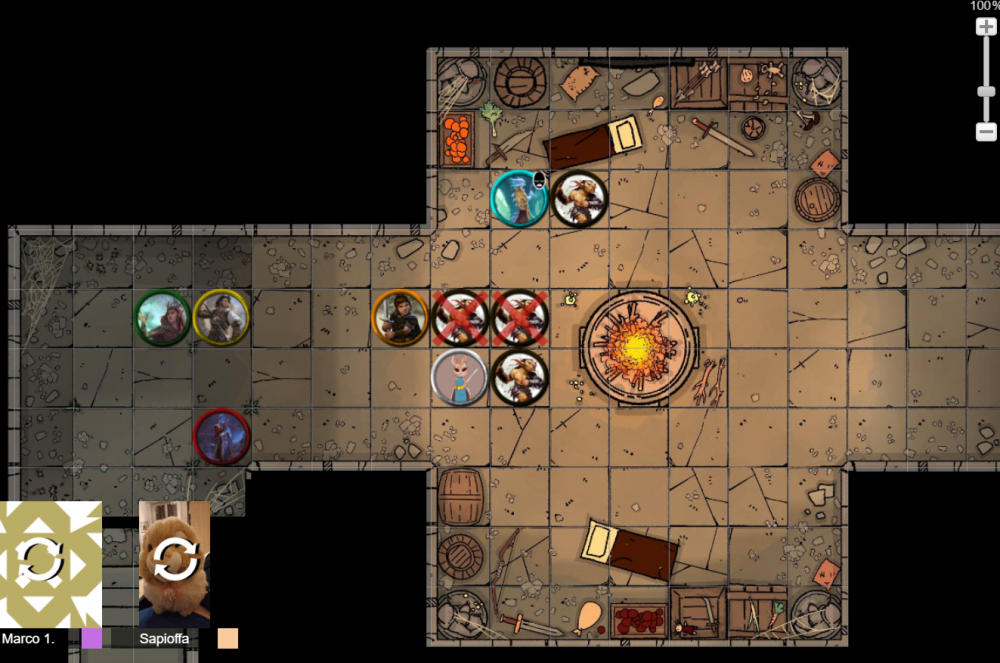Click the zoom-out minus button
1000x663 pixels.
click(986, 131)
